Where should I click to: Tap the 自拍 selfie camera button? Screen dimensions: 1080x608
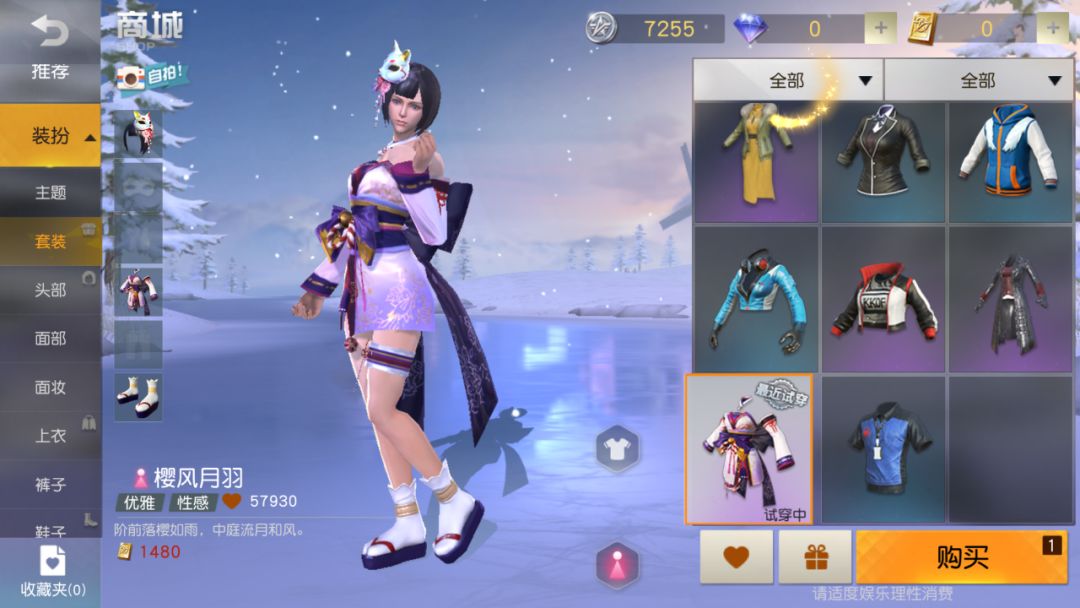click(x=151, y=76)
